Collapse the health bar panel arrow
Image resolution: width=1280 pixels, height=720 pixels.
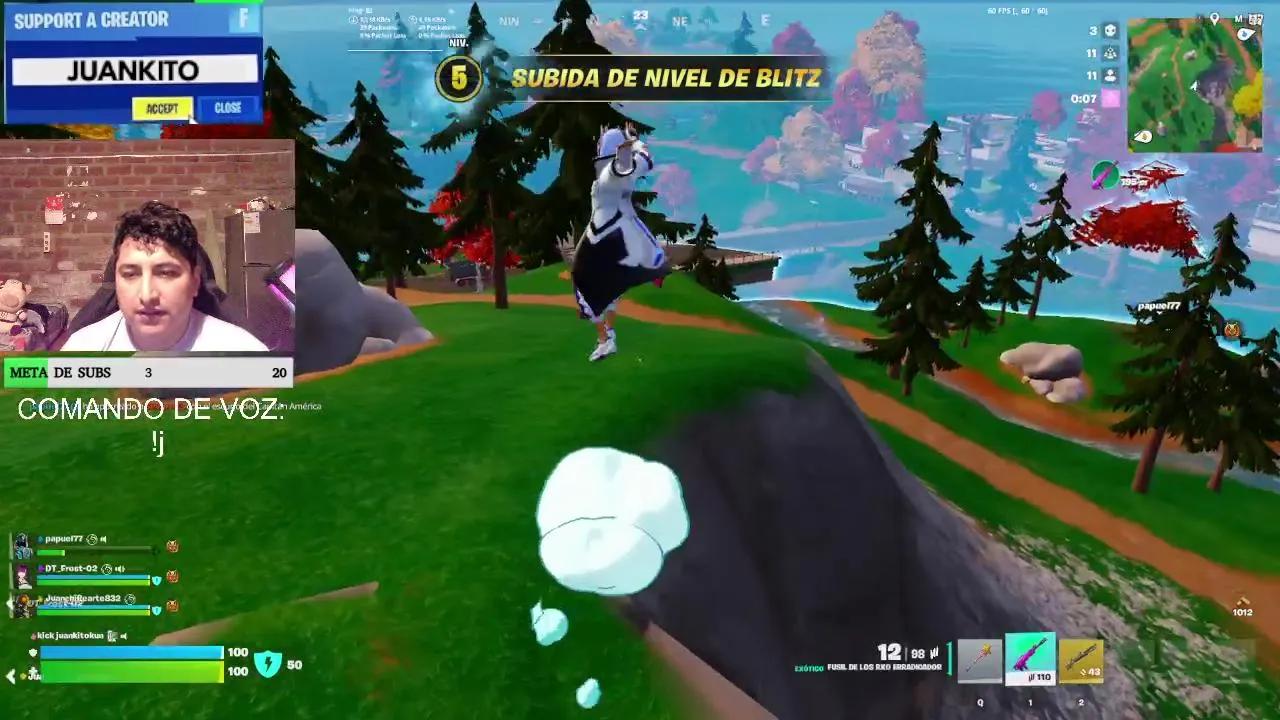(9, 674)
